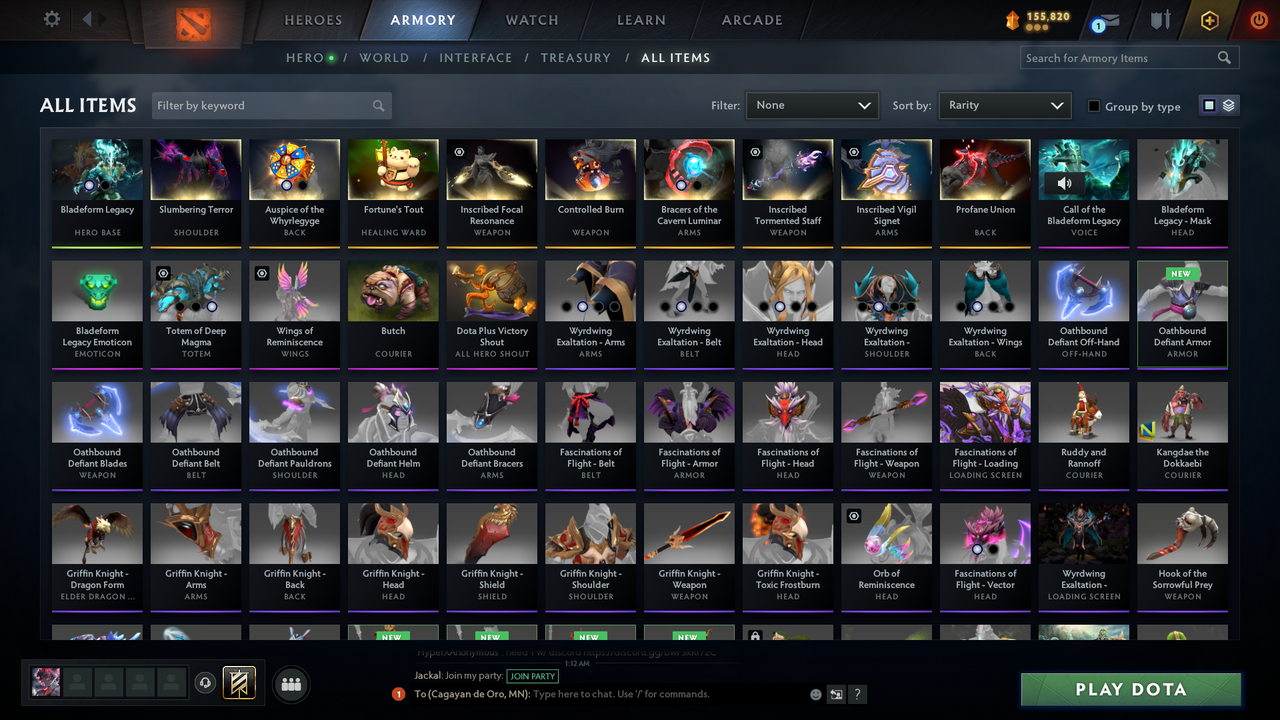Click the Filter by keyword input field
Screen dimensions: 1280x720
coord(260,104)
